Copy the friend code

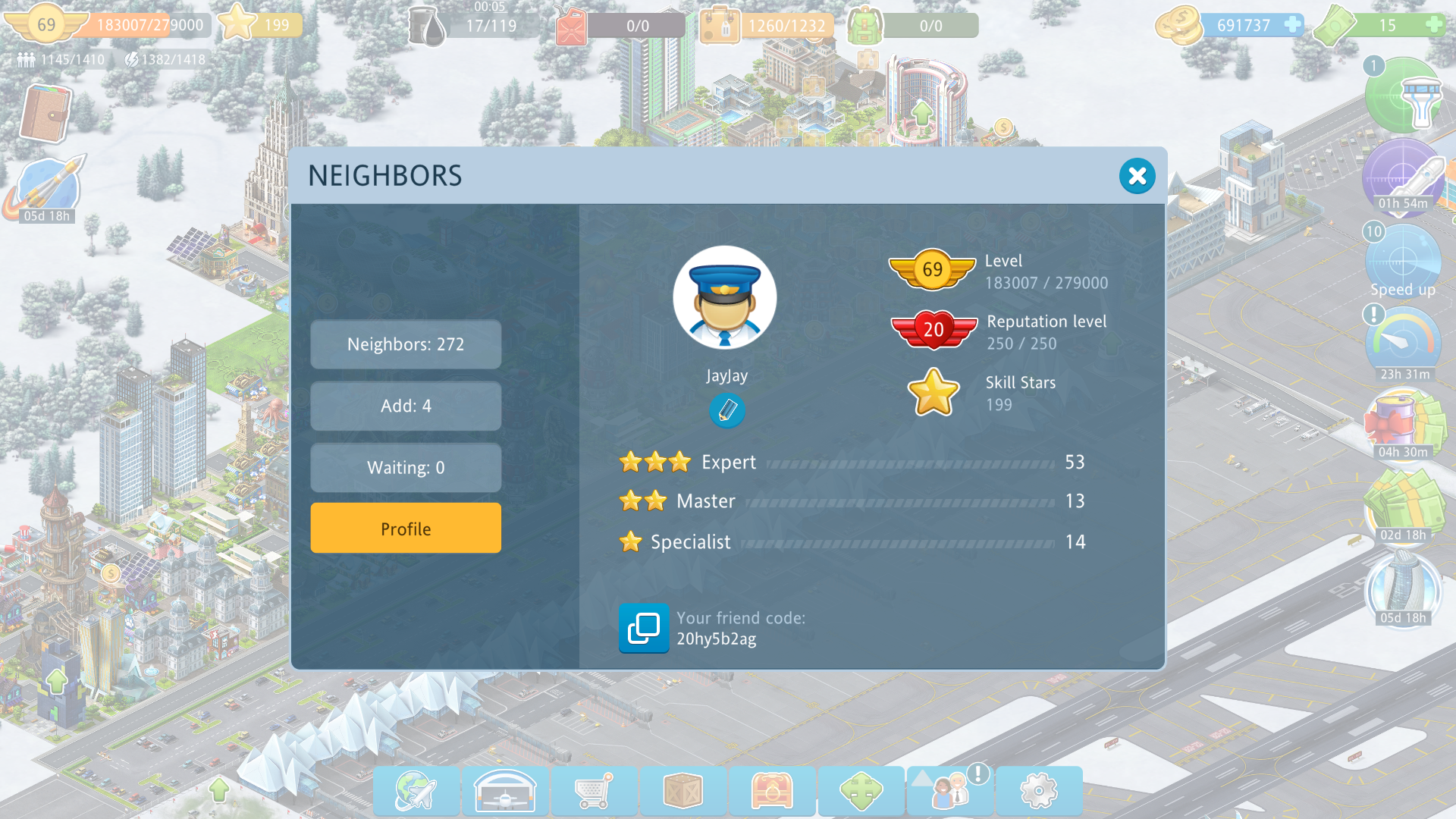pyautogui.click(x=644, y=628)
